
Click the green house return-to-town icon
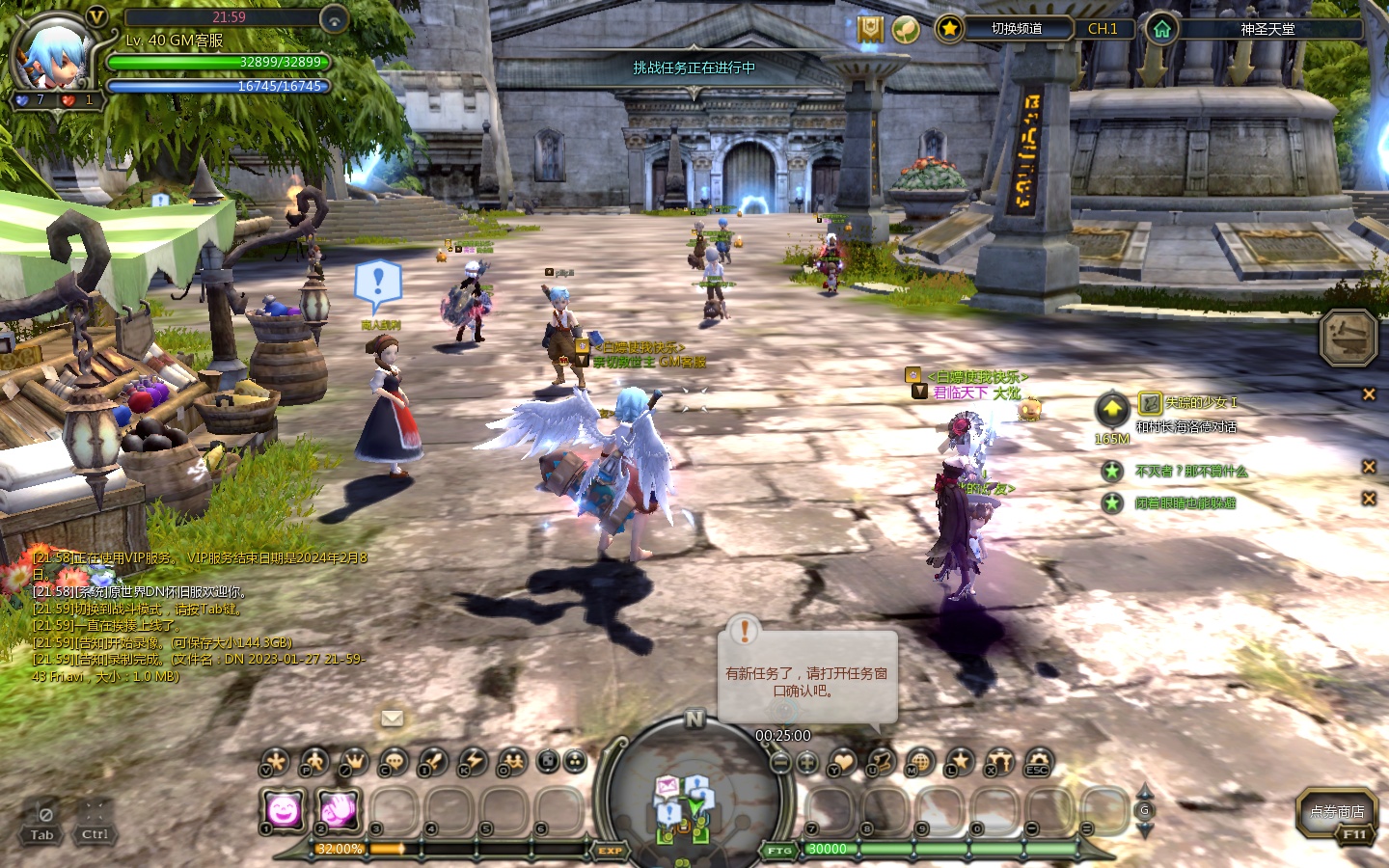(x=1161, y=29)
